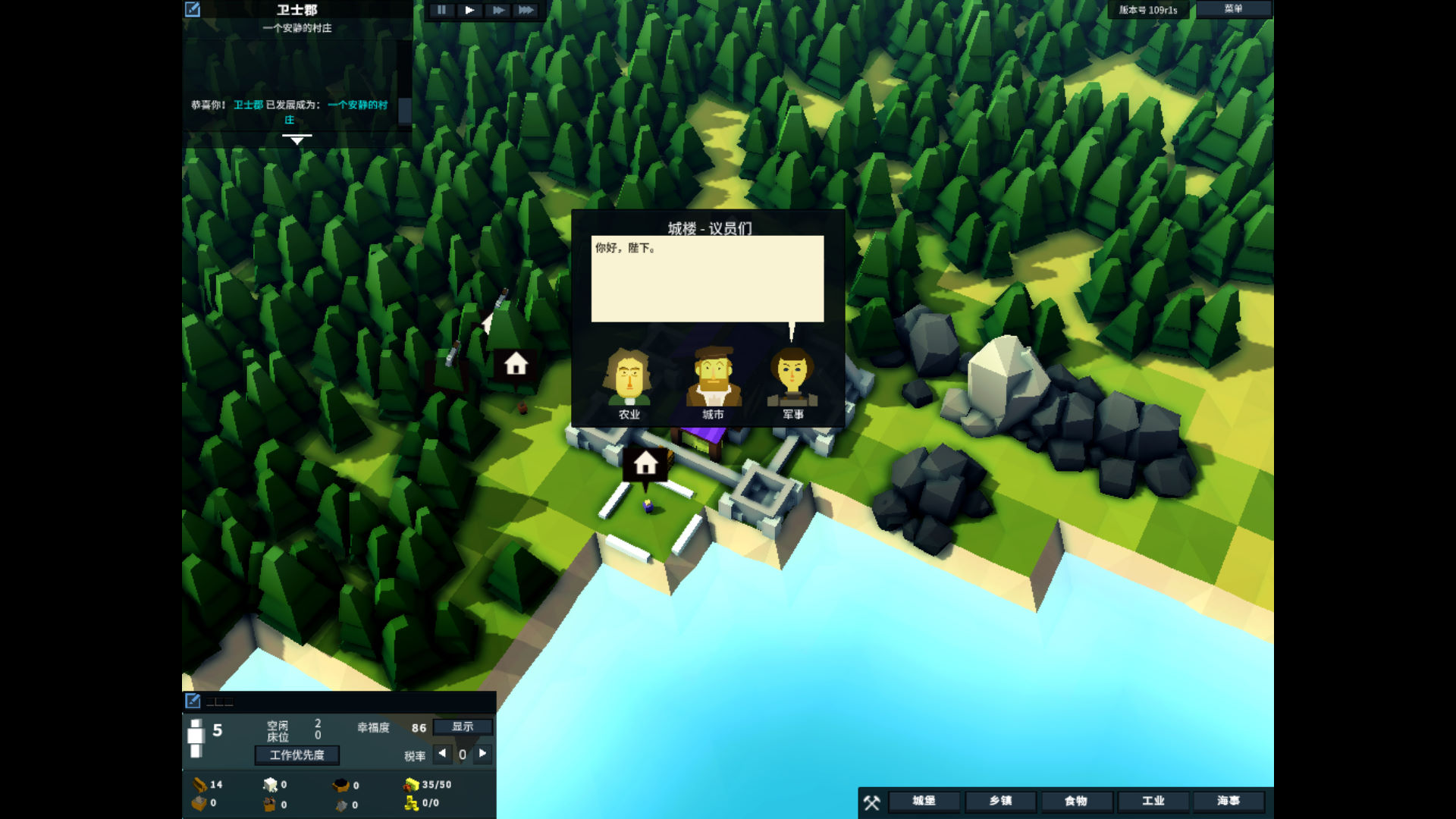The image size is (1456, 819).
Task: Switch to the 乡镇 town build category
Action: [1000, 801]
